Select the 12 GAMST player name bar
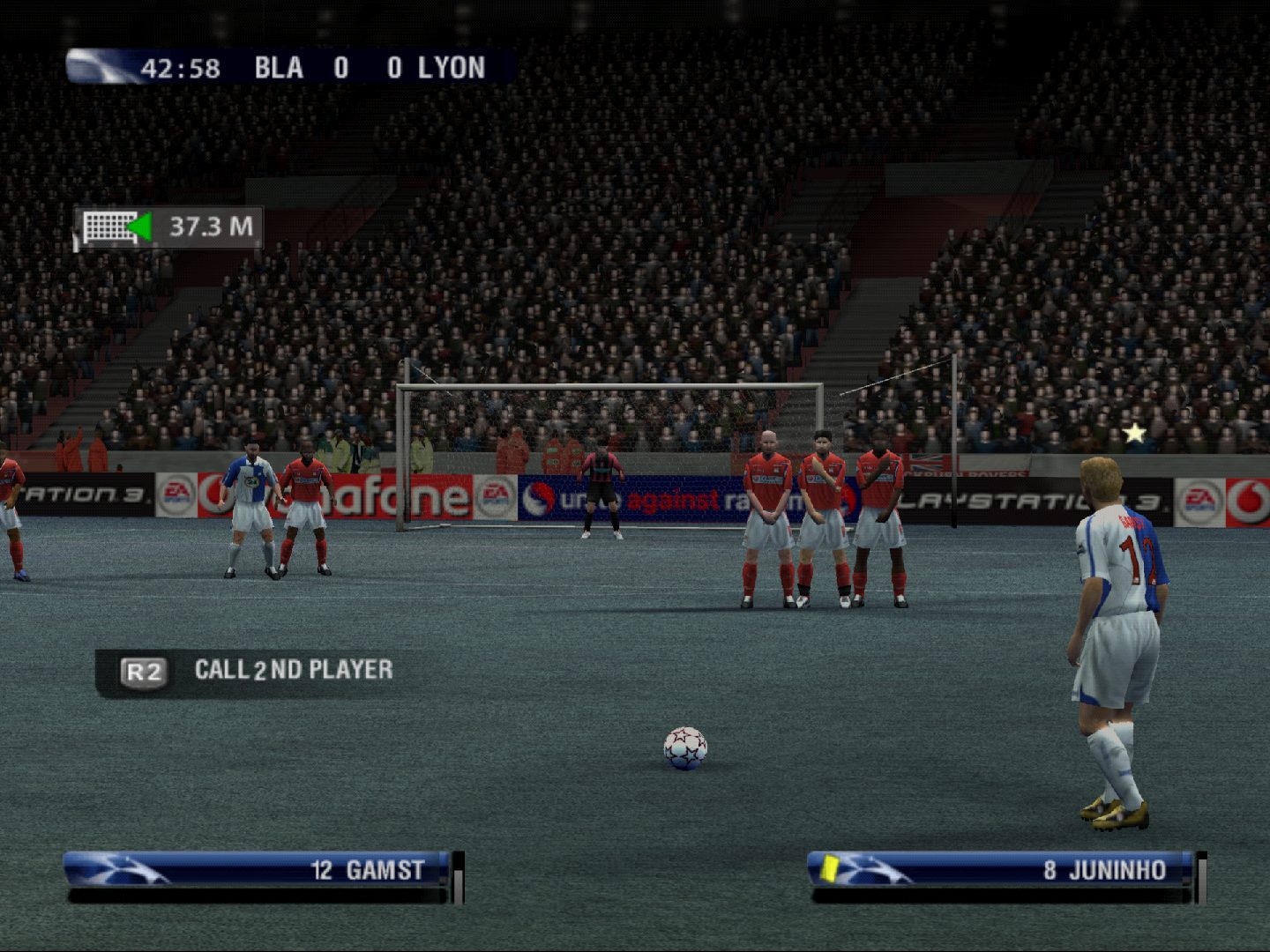This screenshot has width=1270, height=952. (260, 870)
